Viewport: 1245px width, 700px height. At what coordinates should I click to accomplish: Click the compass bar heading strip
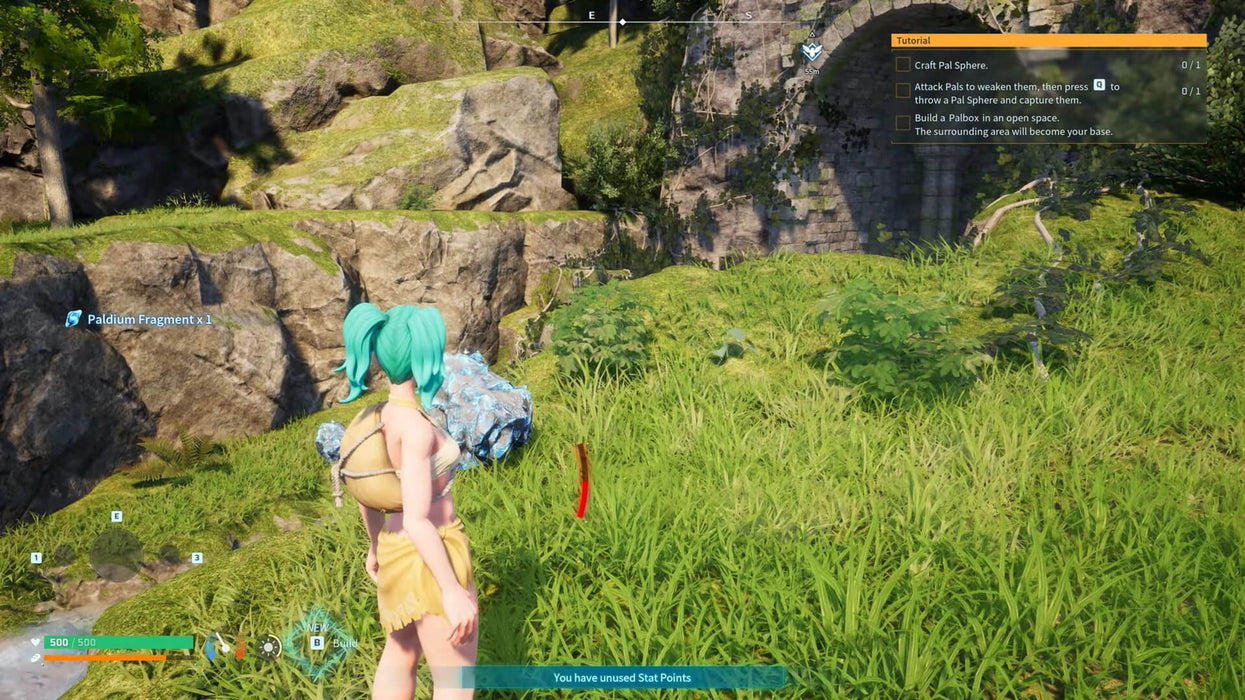tap(622, 20)
